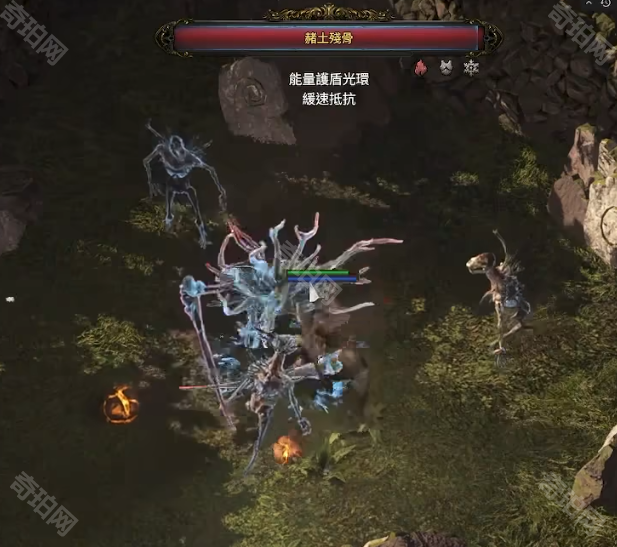
Task: Open the circular clock icon
Action: 607,4
